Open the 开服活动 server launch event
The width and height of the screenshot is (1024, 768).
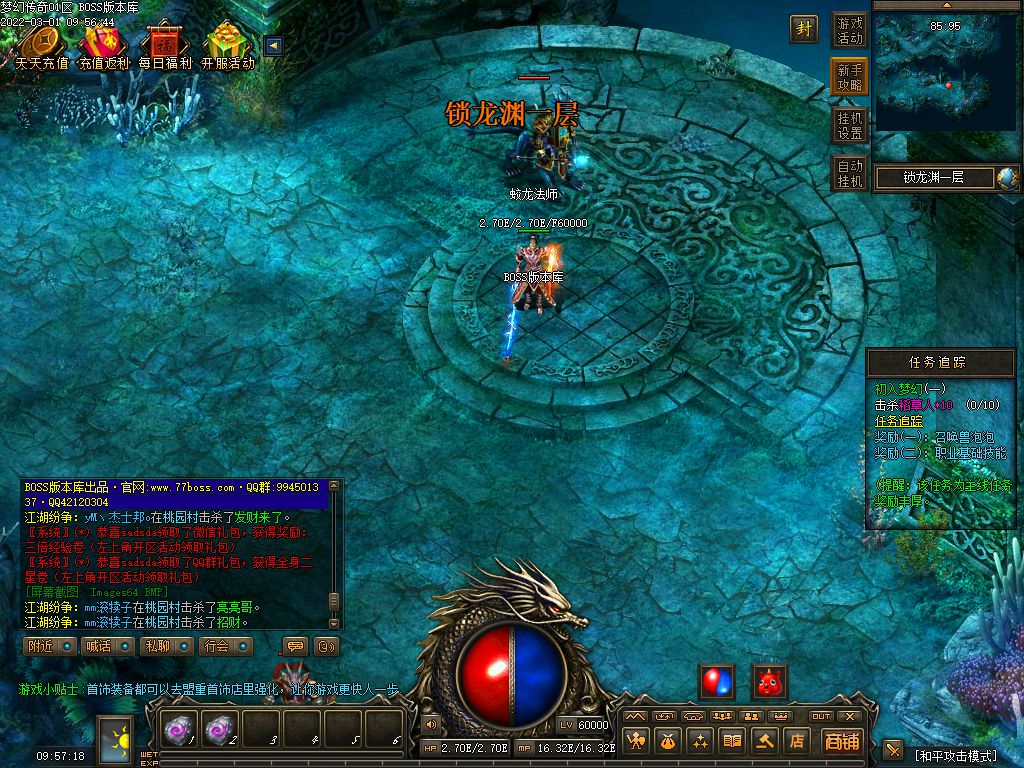click(228, 46)
